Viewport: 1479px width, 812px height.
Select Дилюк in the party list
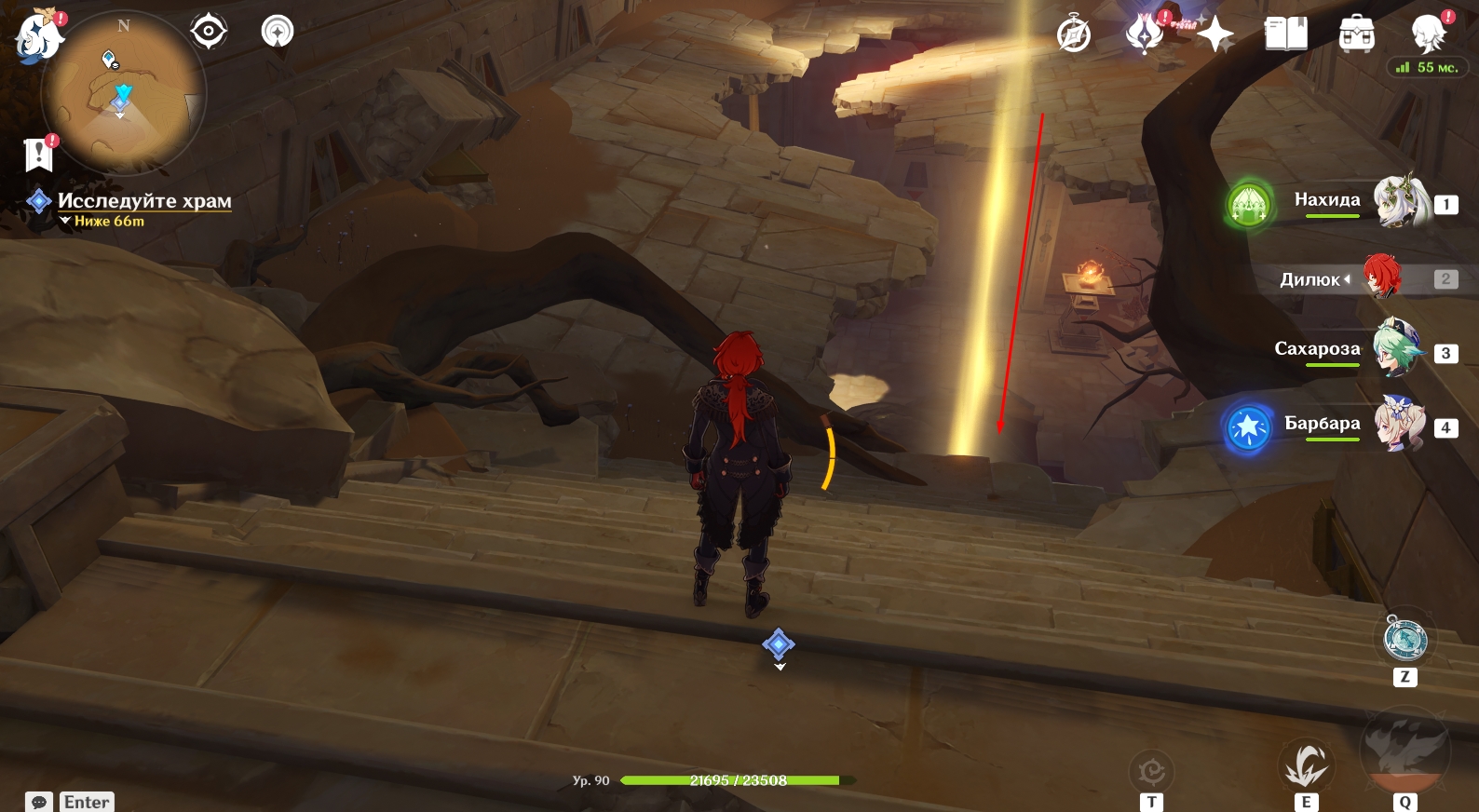(x=1383, y=277)
